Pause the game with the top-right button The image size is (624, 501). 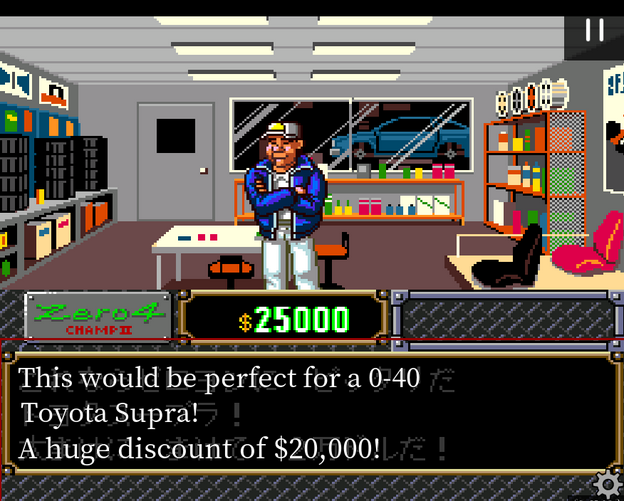pos(594,30)
